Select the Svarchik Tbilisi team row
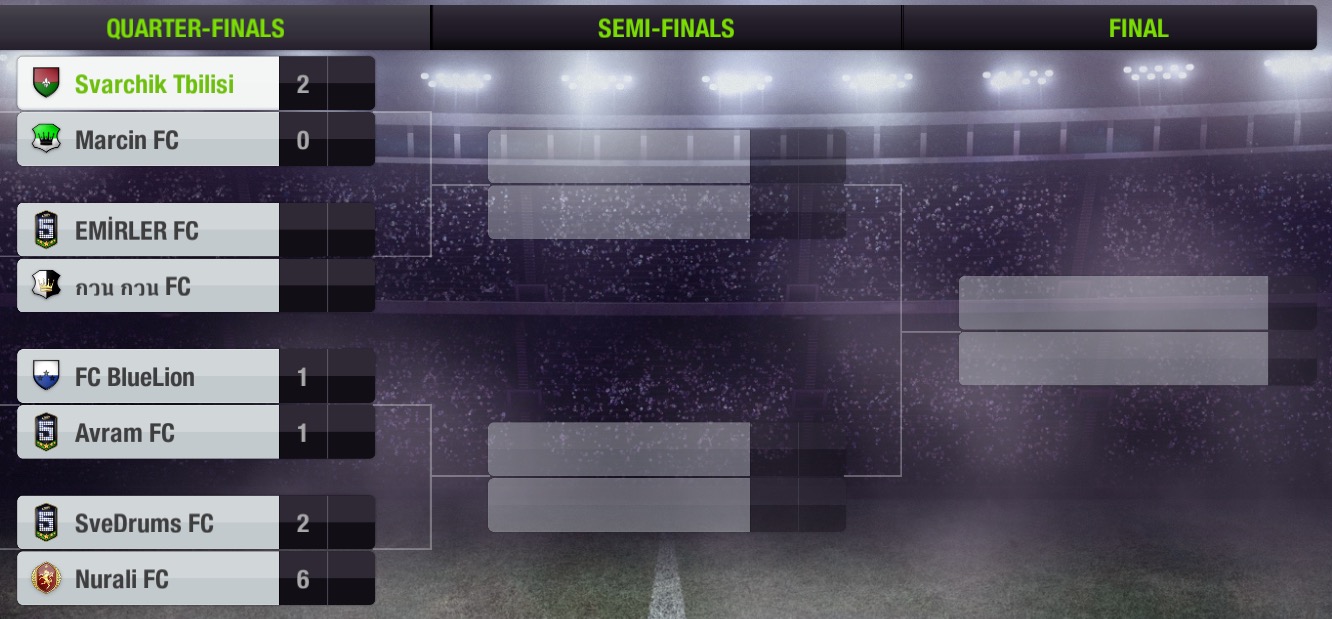 149,84
